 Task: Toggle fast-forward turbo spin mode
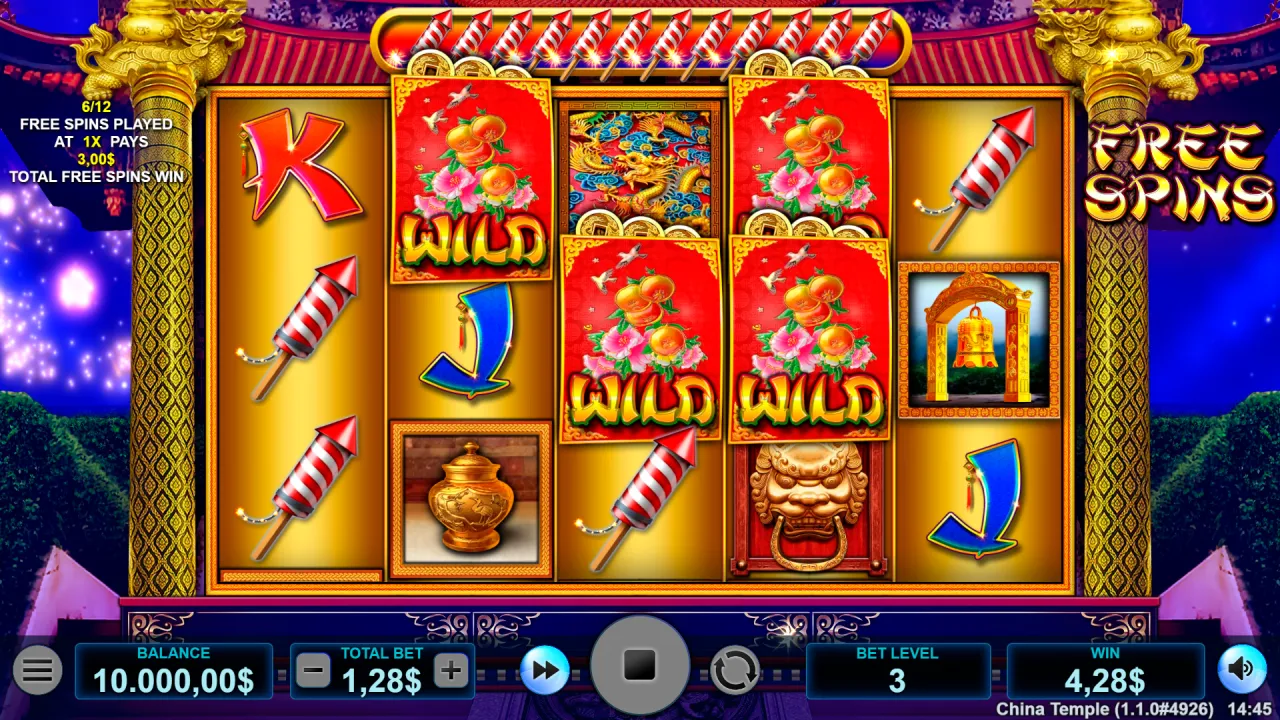tap(544, 670)
